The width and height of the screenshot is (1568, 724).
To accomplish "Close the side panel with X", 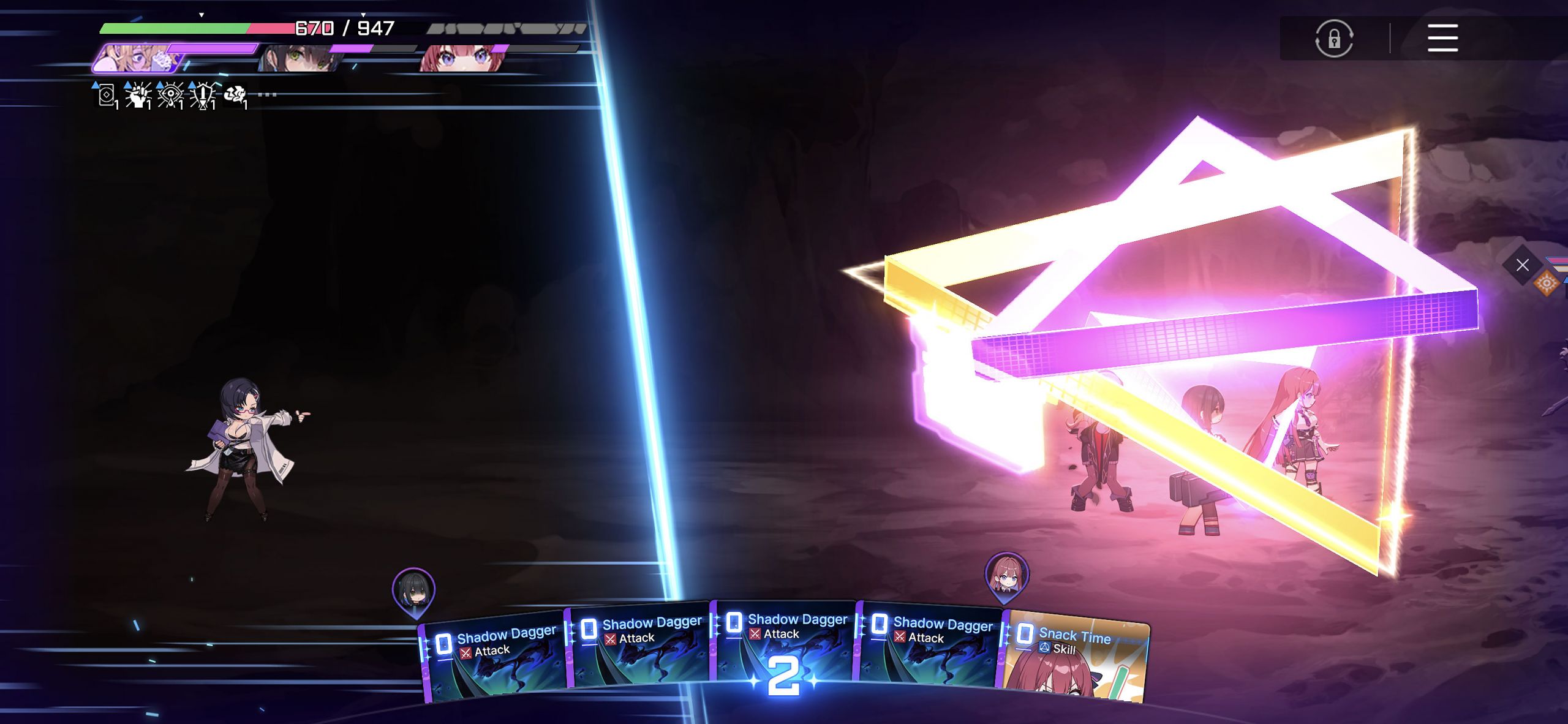I will [x=1522, y=265].
